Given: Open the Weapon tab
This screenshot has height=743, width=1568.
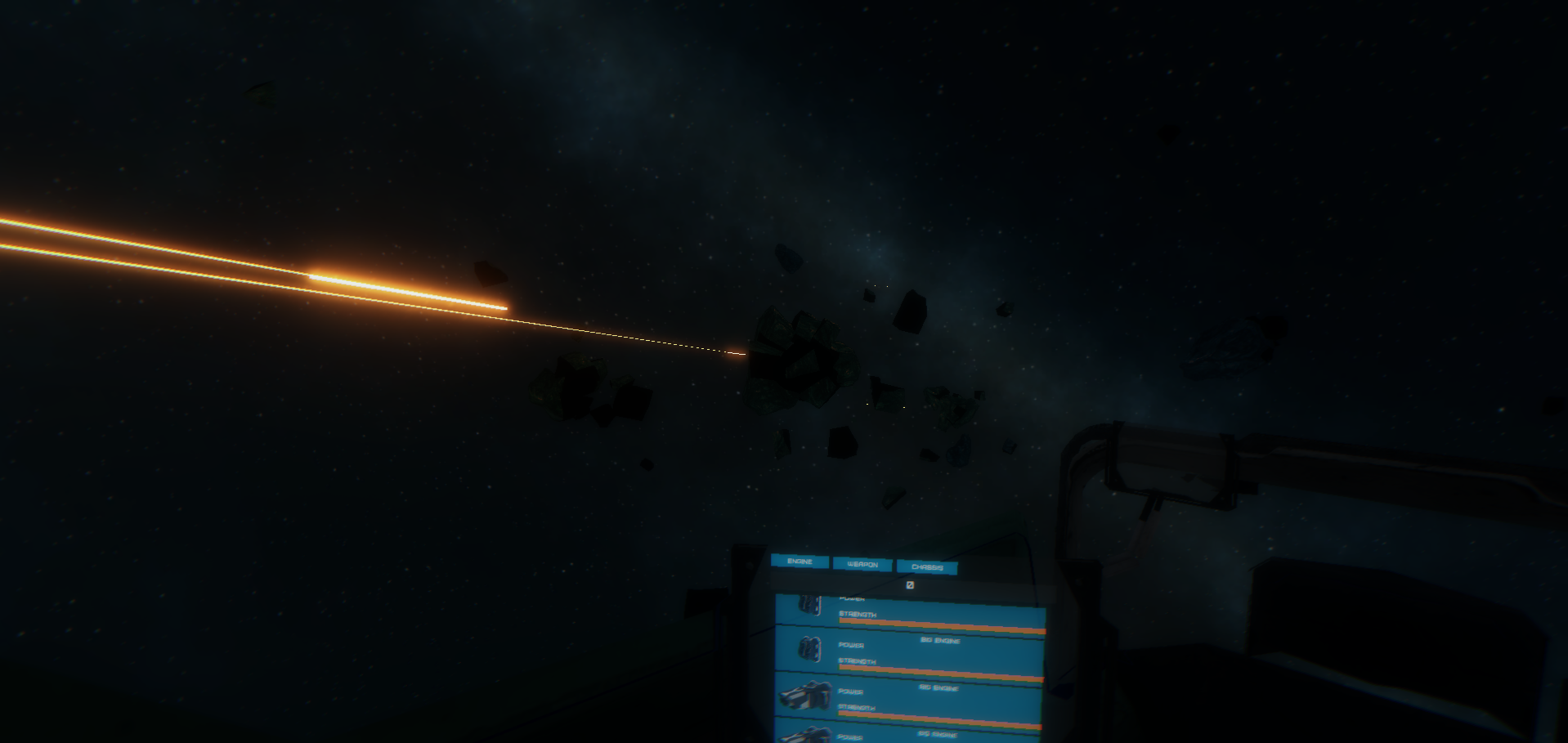Looking at the screenshot, I should pyautogui.click(x=862, y=564).
